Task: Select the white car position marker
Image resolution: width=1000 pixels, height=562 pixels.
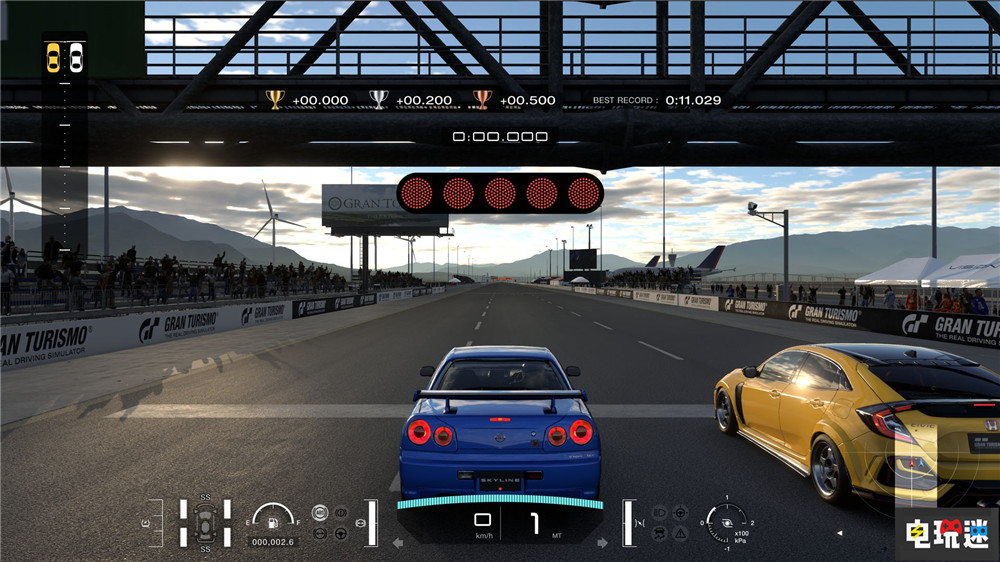Action: click(75, 58)
